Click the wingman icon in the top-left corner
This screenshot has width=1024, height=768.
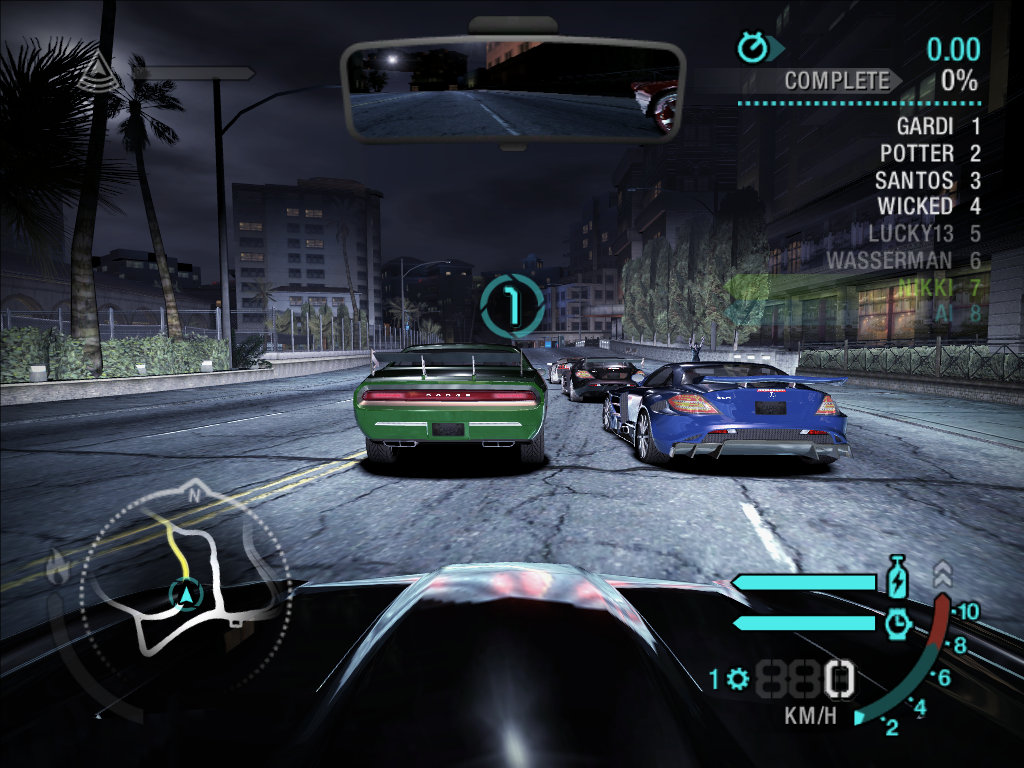[97, 70]
